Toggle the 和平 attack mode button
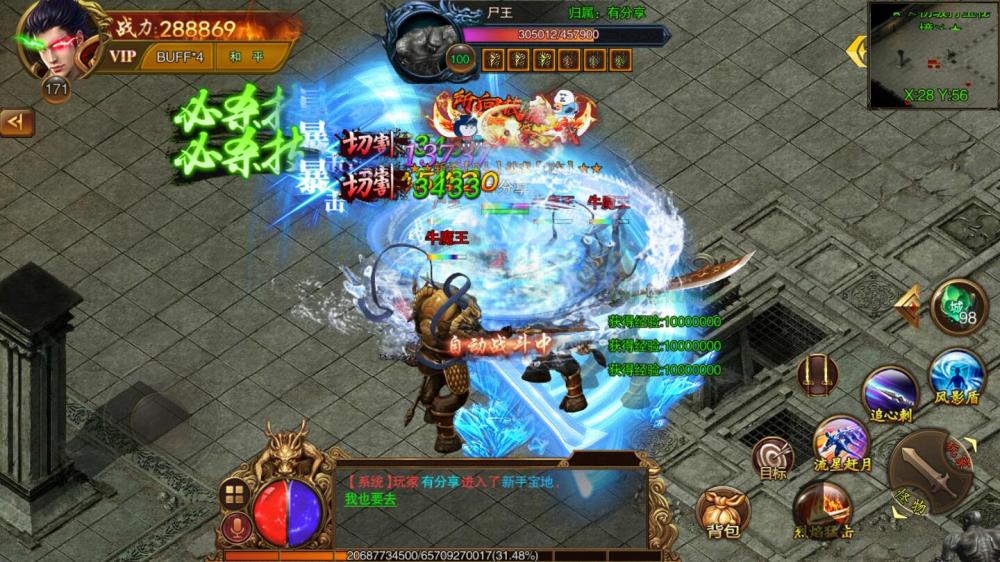The height and width of the screenshot is (562, 1000). point(244,56)
